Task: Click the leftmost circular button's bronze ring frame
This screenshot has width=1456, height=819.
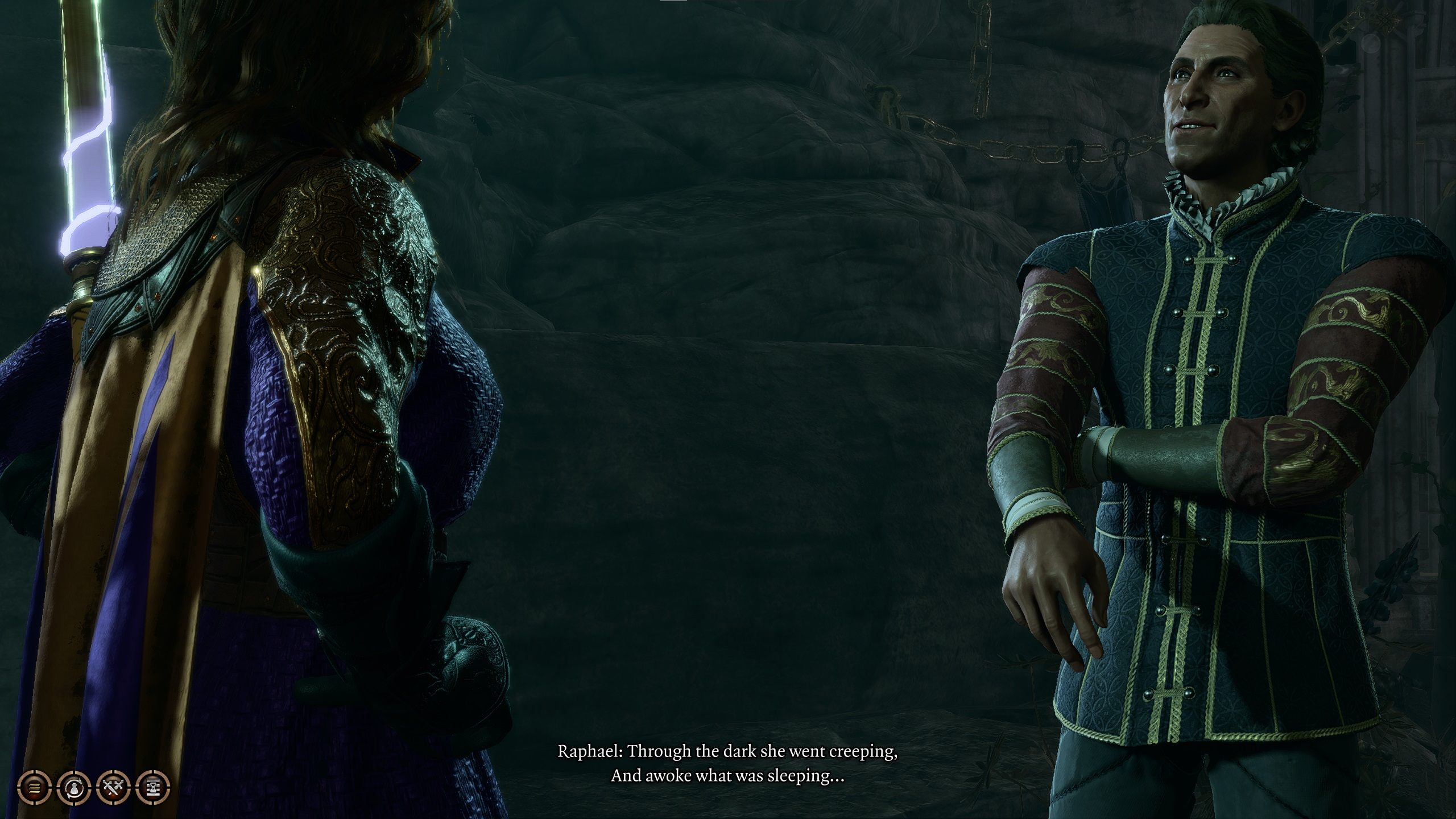Action: click(x=24, y=777)
